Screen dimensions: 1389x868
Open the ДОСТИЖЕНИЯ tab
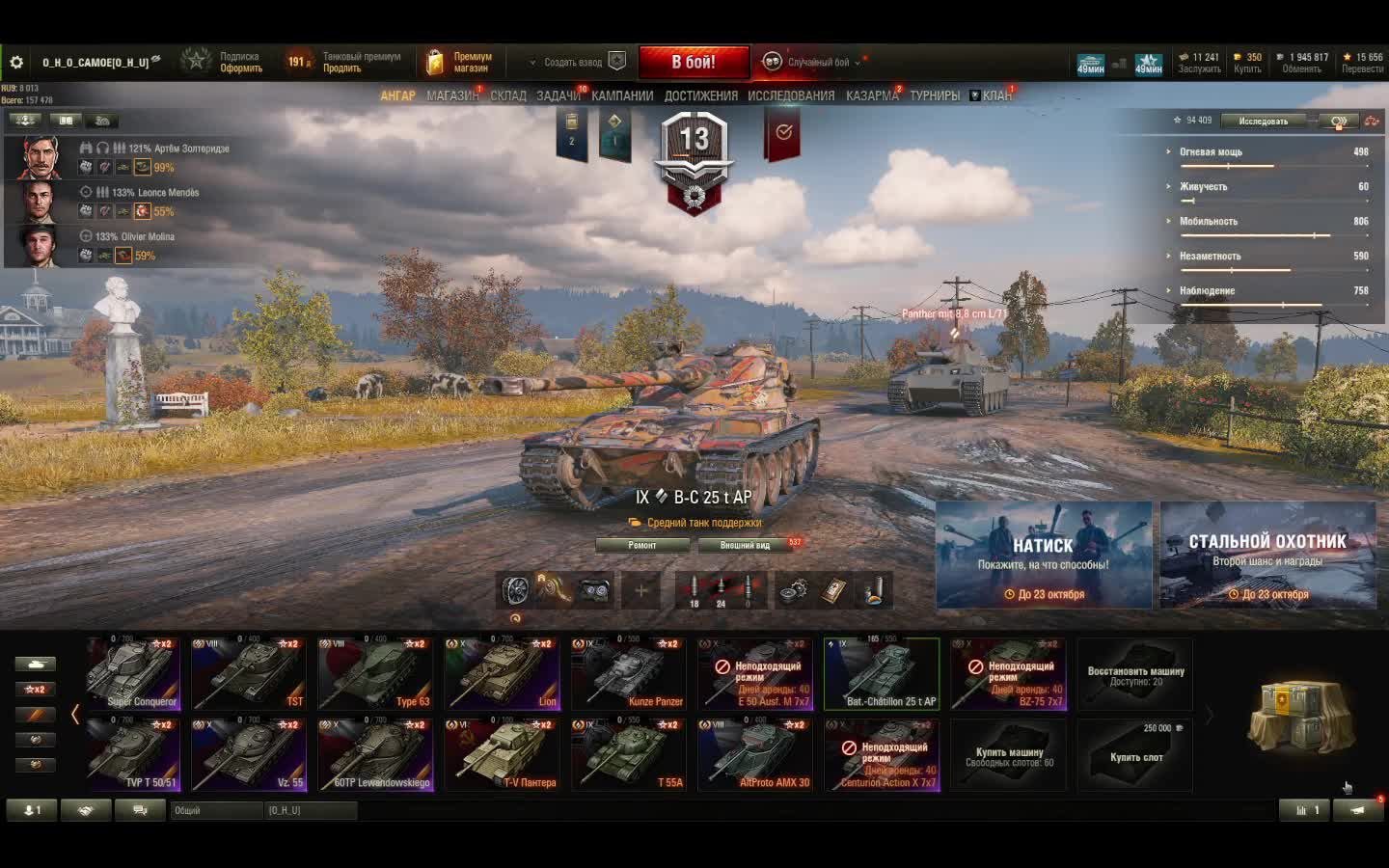(x=700, y=95)
